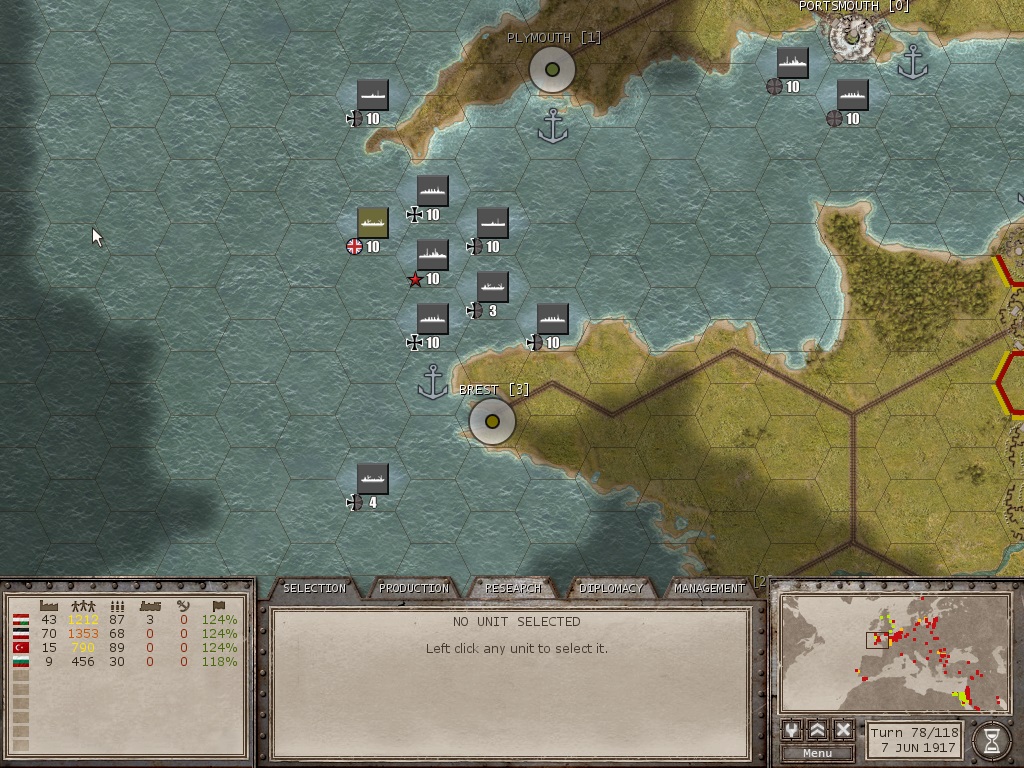The image size is (1024, 768).
Task: Click the double chevron arrows button
Action: pos(818,730)
